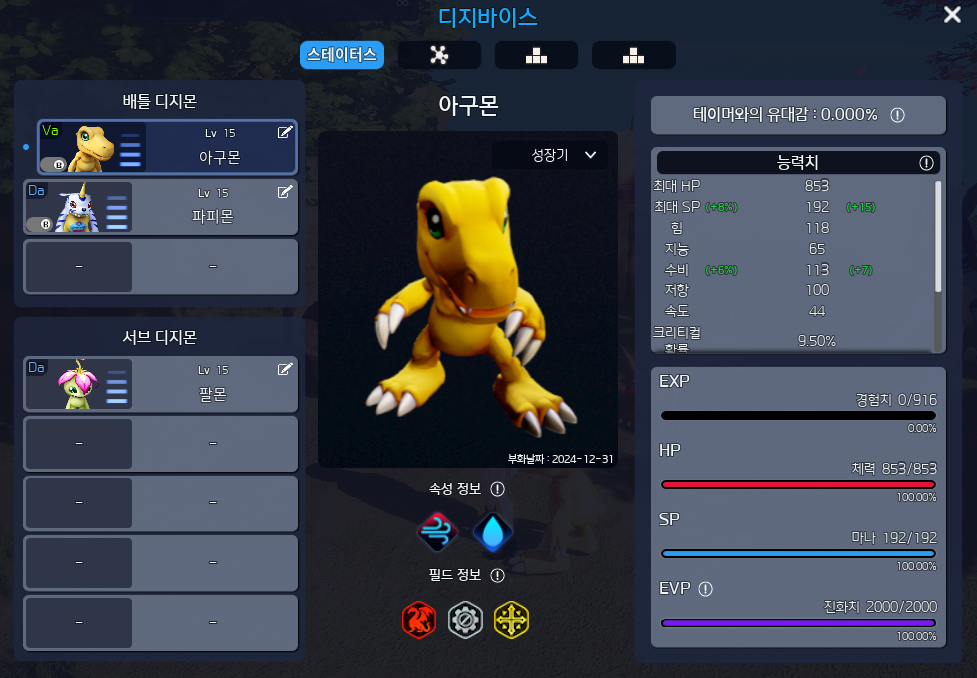977x678 pixels.
Task: Edit 아구몬's name with the pencil icon
Action: (x=285, y=133)
